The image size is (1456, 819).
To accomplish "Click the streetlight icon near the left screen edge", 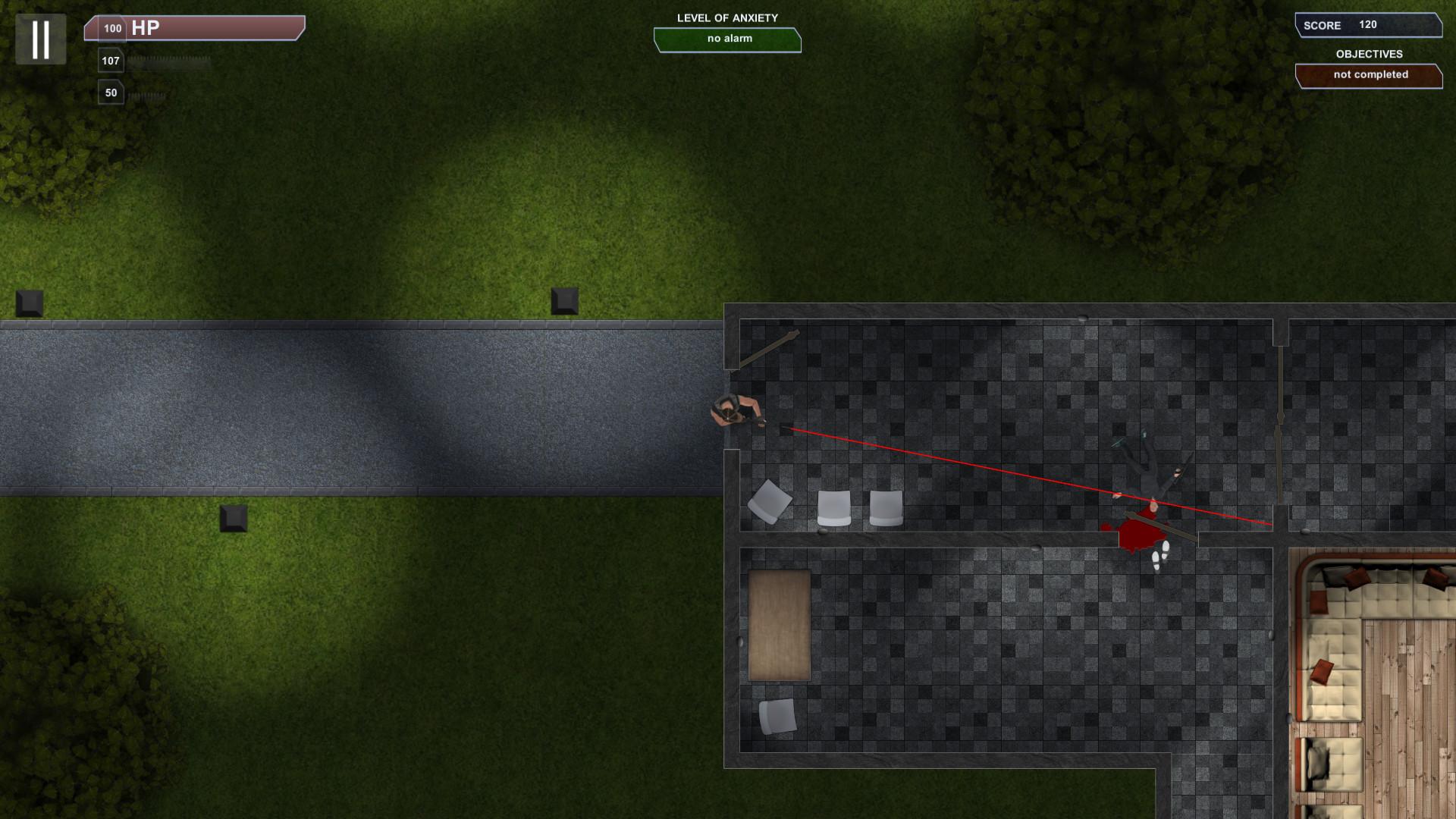I will 28,303.
